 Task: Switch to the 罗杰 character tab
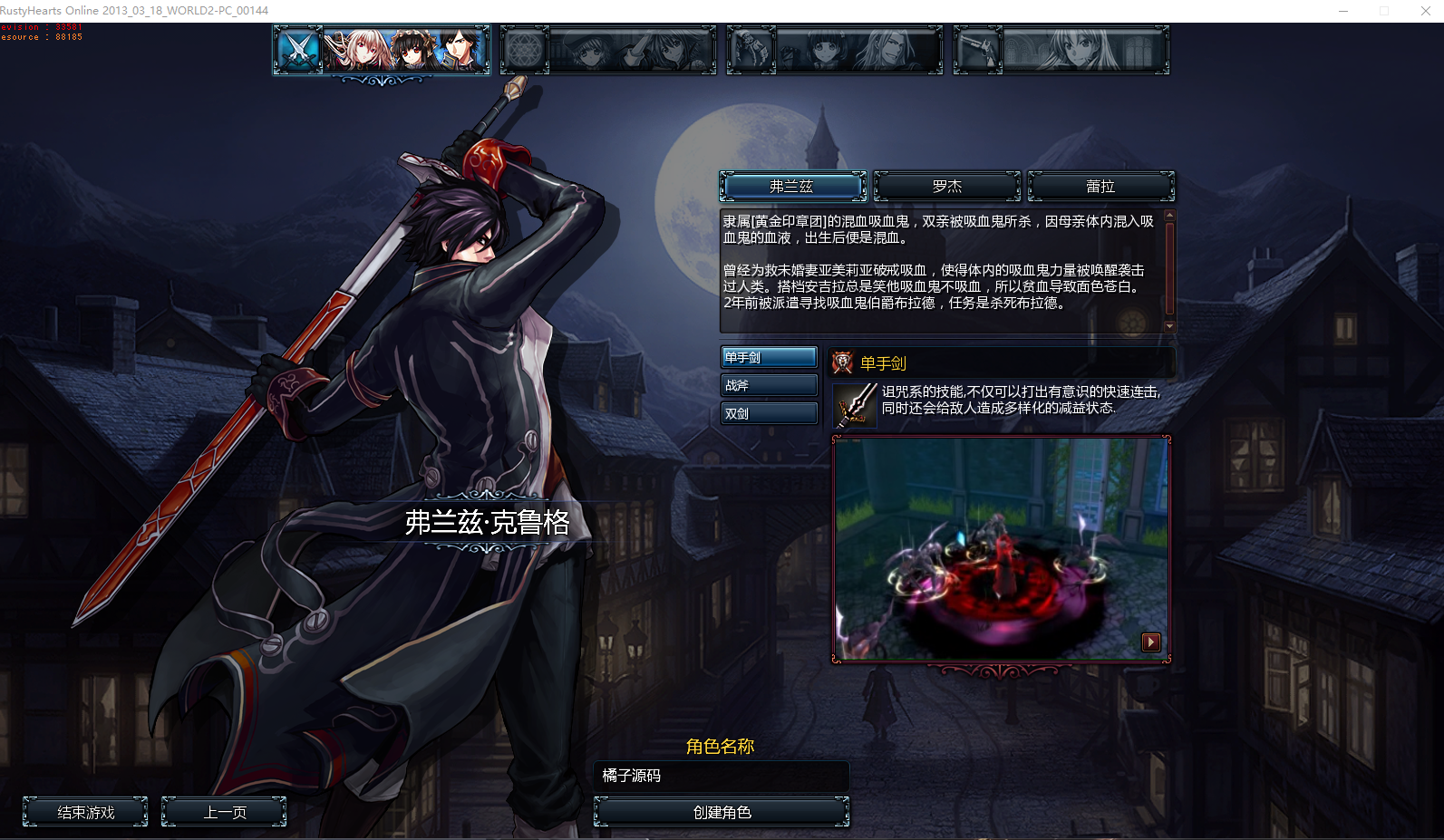coord(946,186)
